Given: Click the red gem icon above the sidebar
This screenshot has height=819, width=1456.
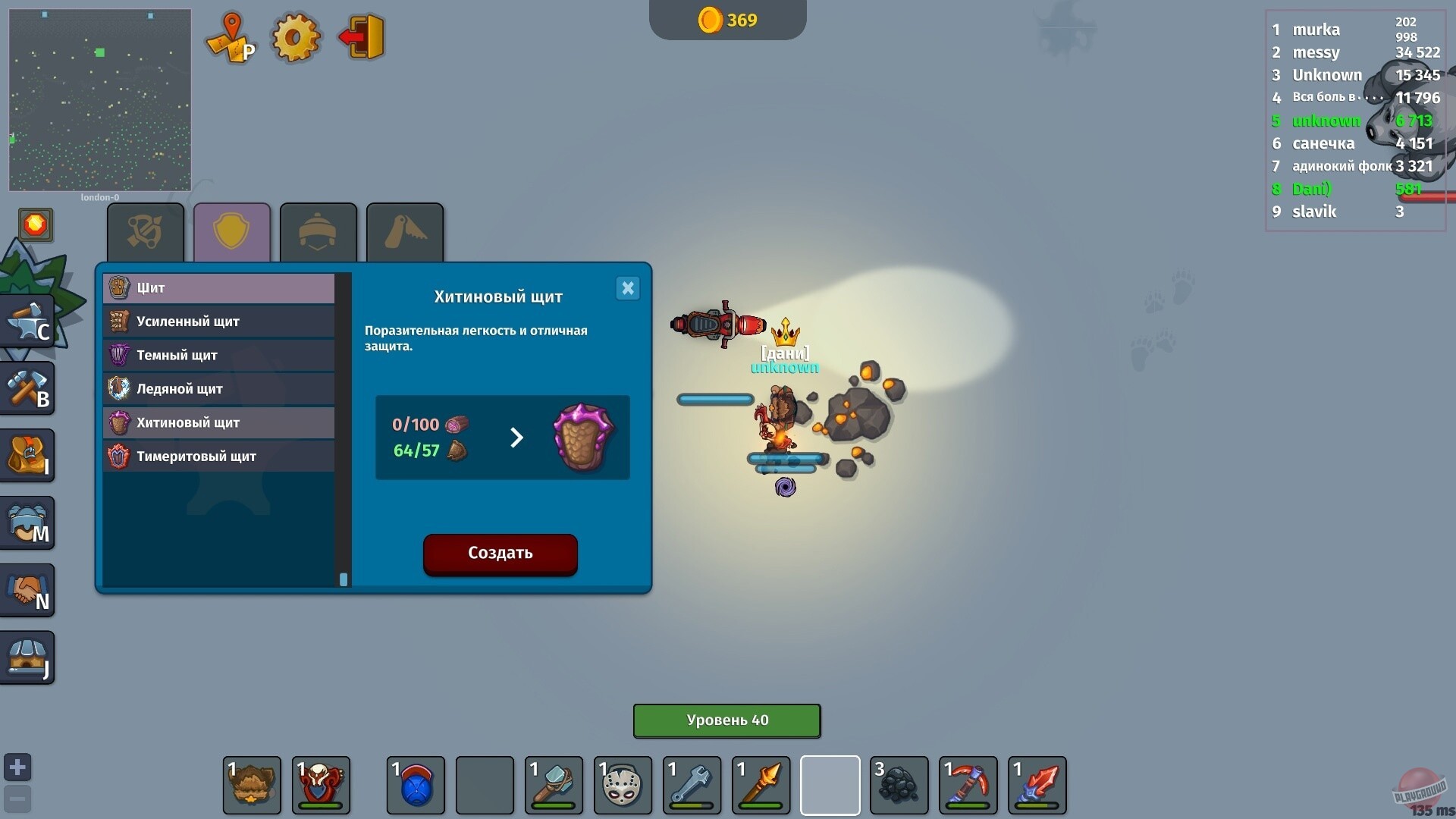Looking at the screenshot, I should pyautogui.click(x=36, y=224).
